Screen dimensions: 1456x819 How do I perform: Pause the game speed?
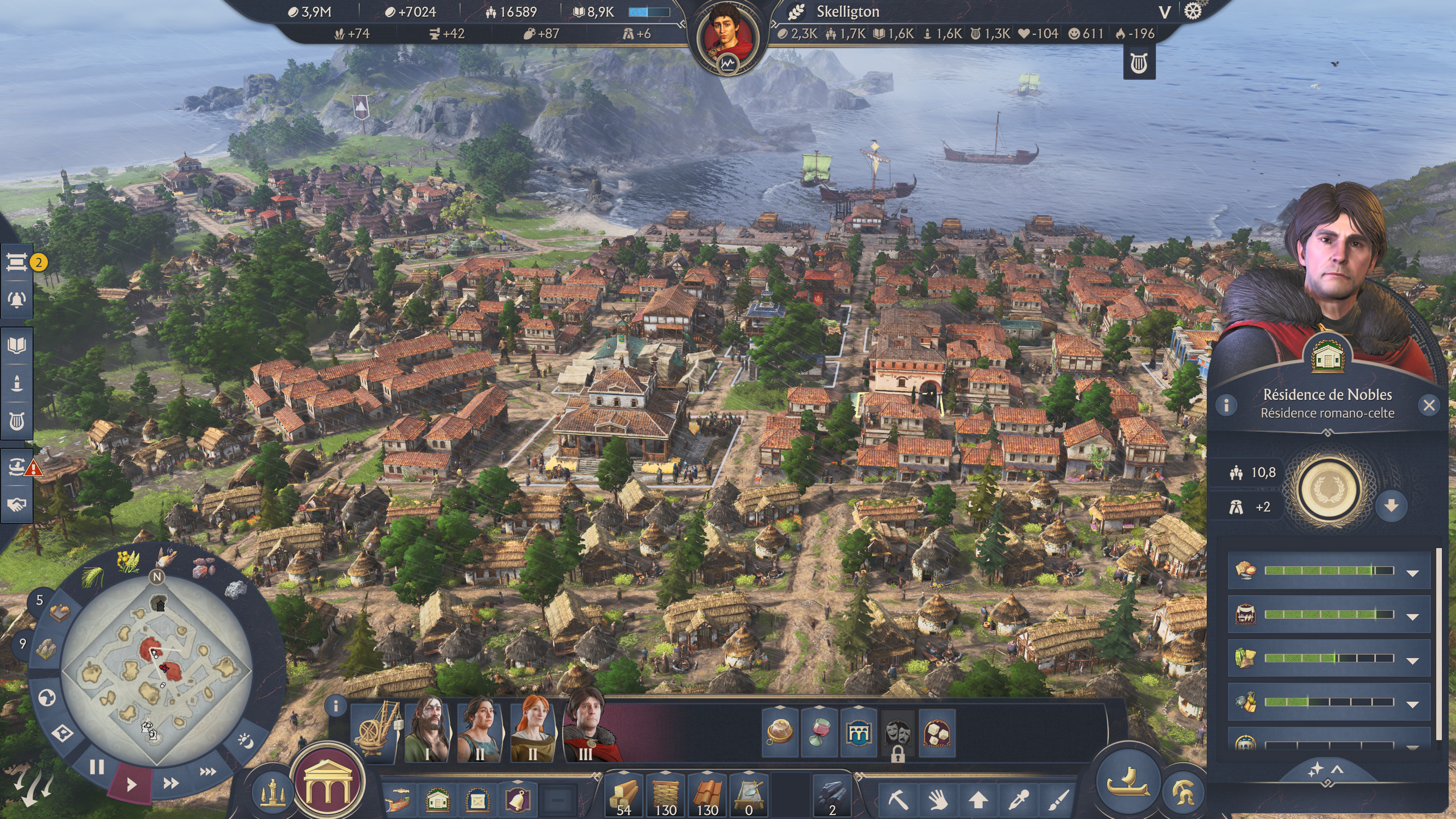pos(97,768)
